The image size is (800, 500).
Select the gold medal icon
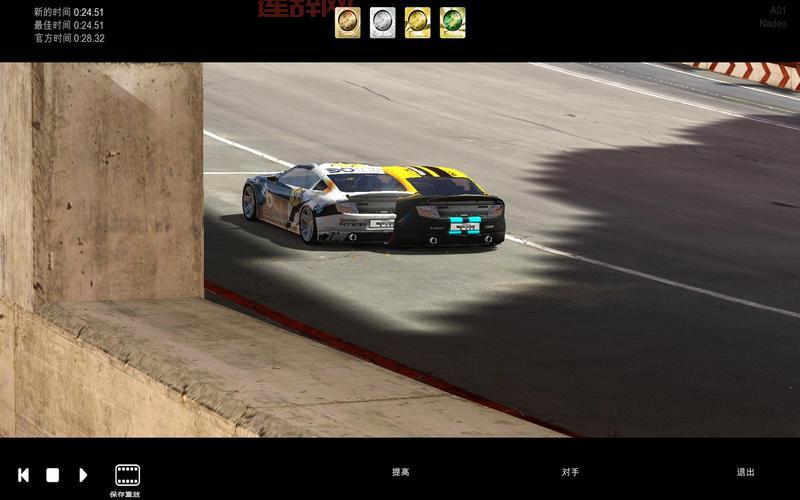pos(418,22)
